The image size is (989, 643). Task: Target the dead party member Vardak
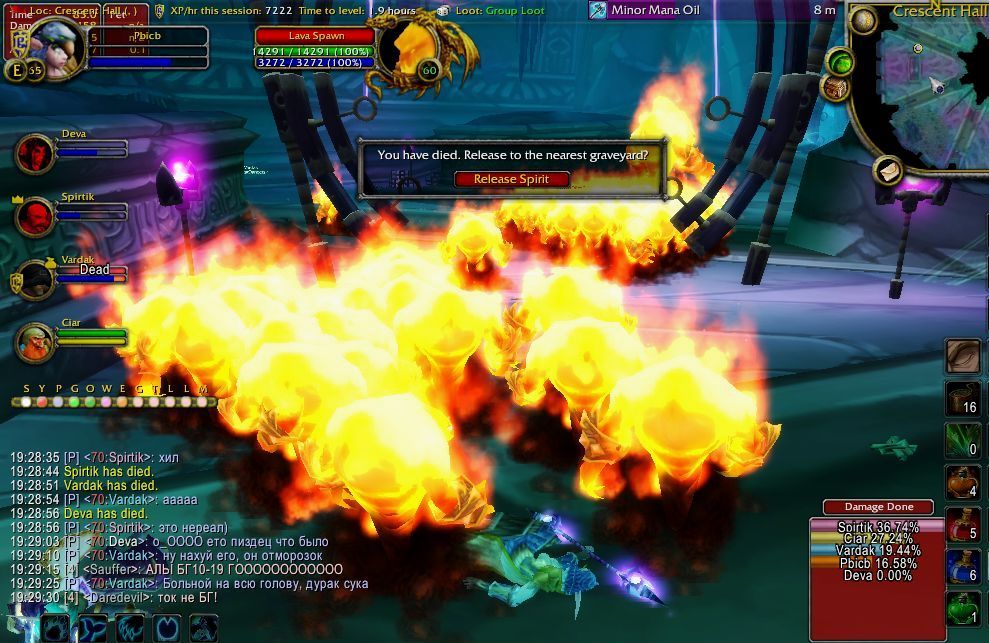pos(35,279)
